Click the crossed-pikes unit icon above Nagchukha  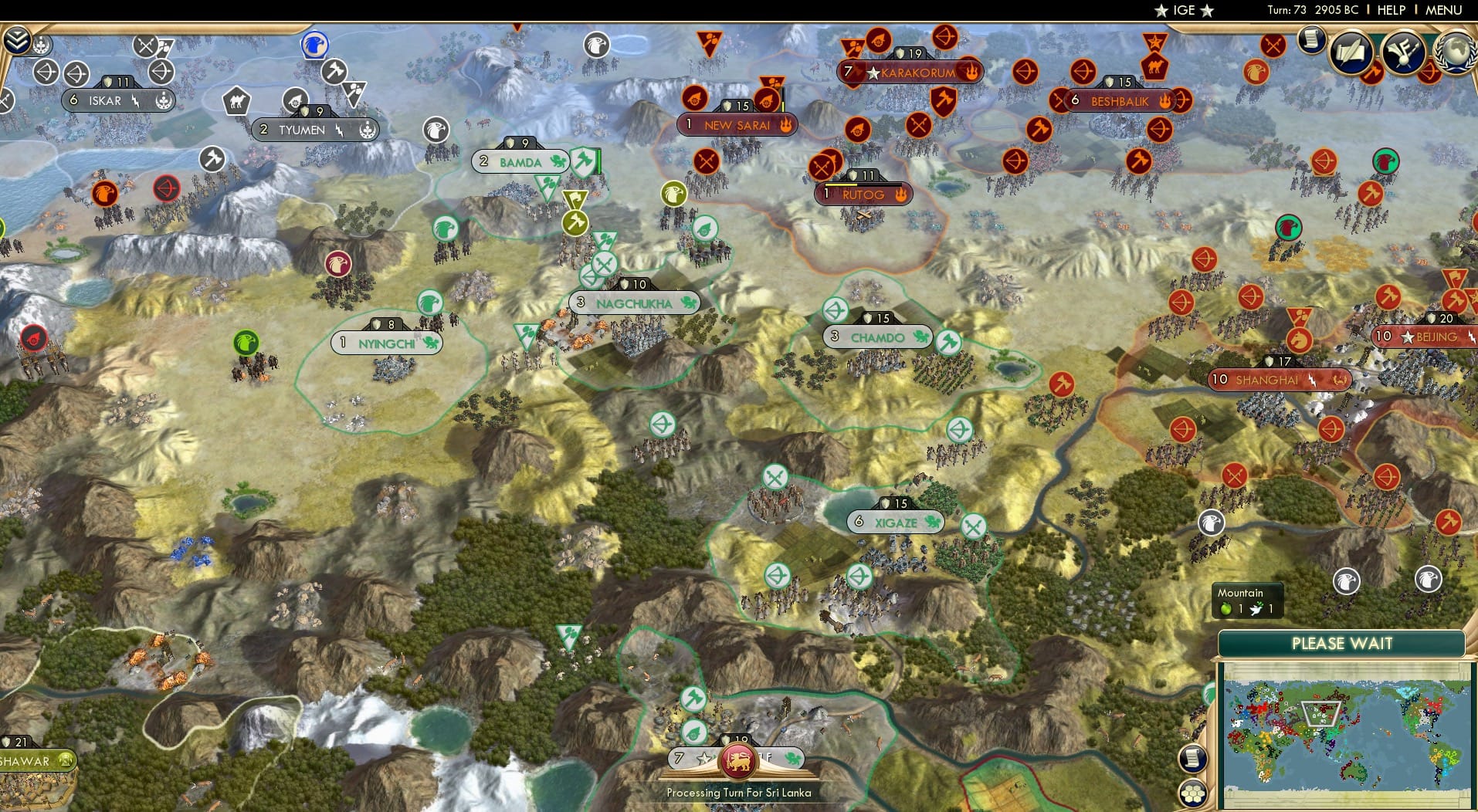pyautogui.click(x=605, y=264)
